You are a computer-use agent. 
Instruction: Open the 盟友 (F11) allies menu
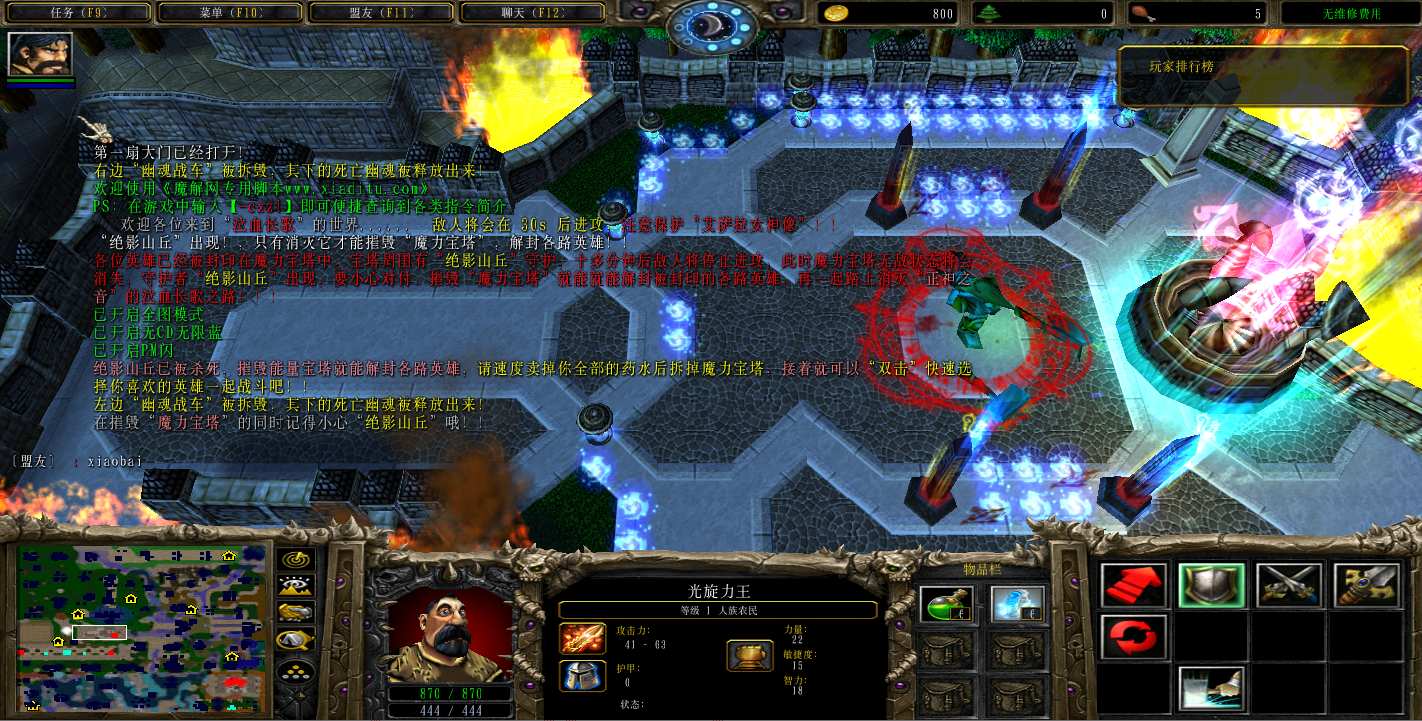(383, 13)
